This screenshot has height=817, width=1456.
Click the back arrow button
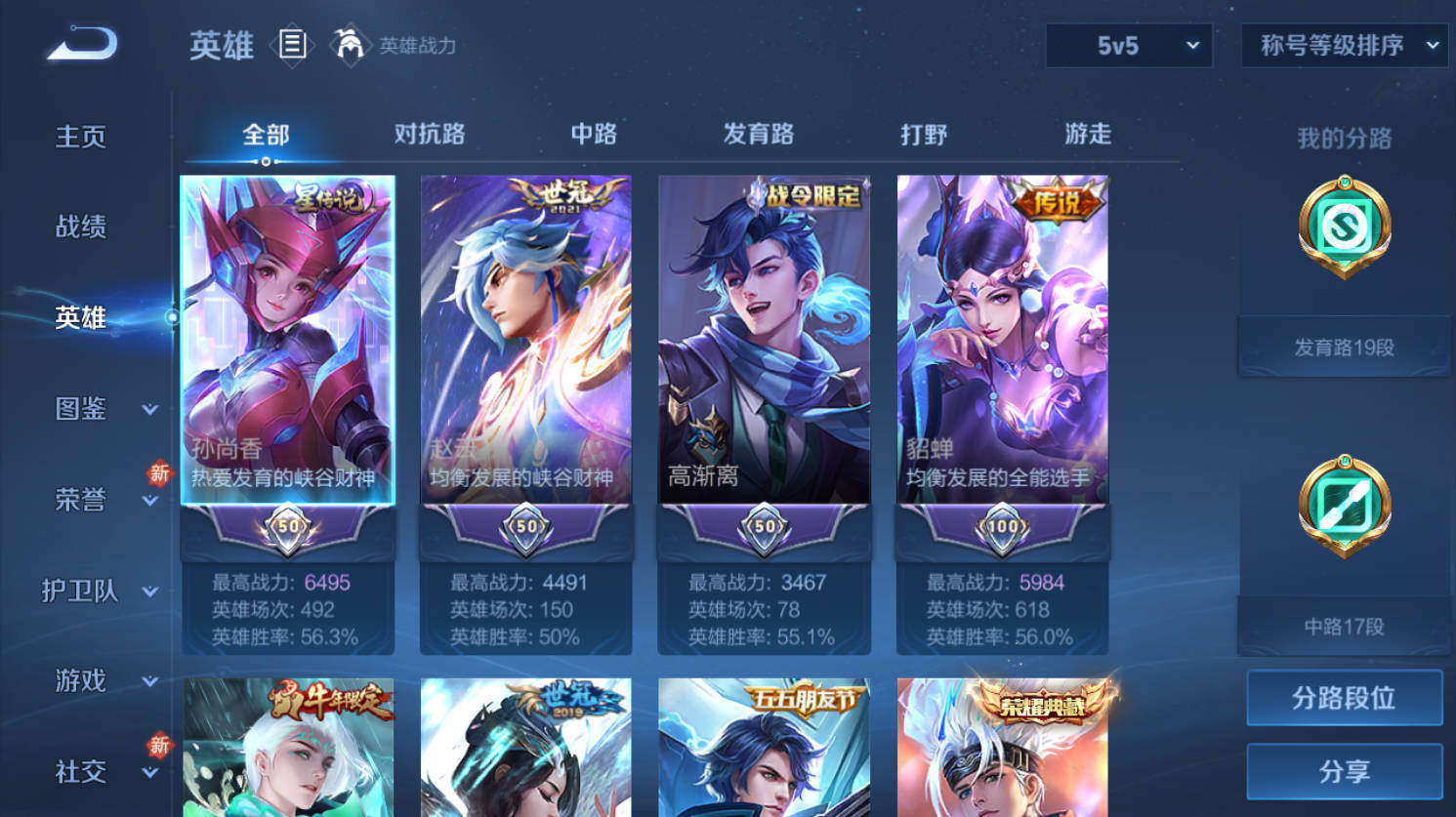point(82,45)
